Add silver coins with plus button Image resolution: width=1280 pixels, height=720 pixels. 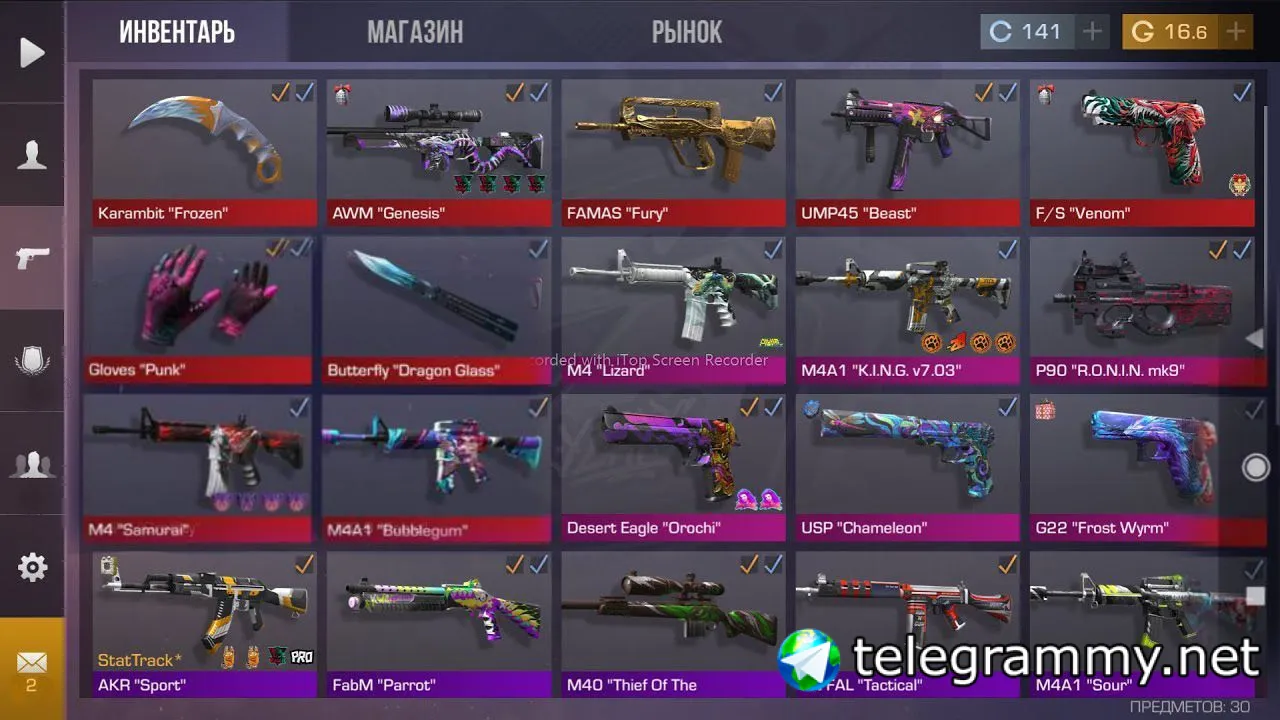tap(1093, 32)
